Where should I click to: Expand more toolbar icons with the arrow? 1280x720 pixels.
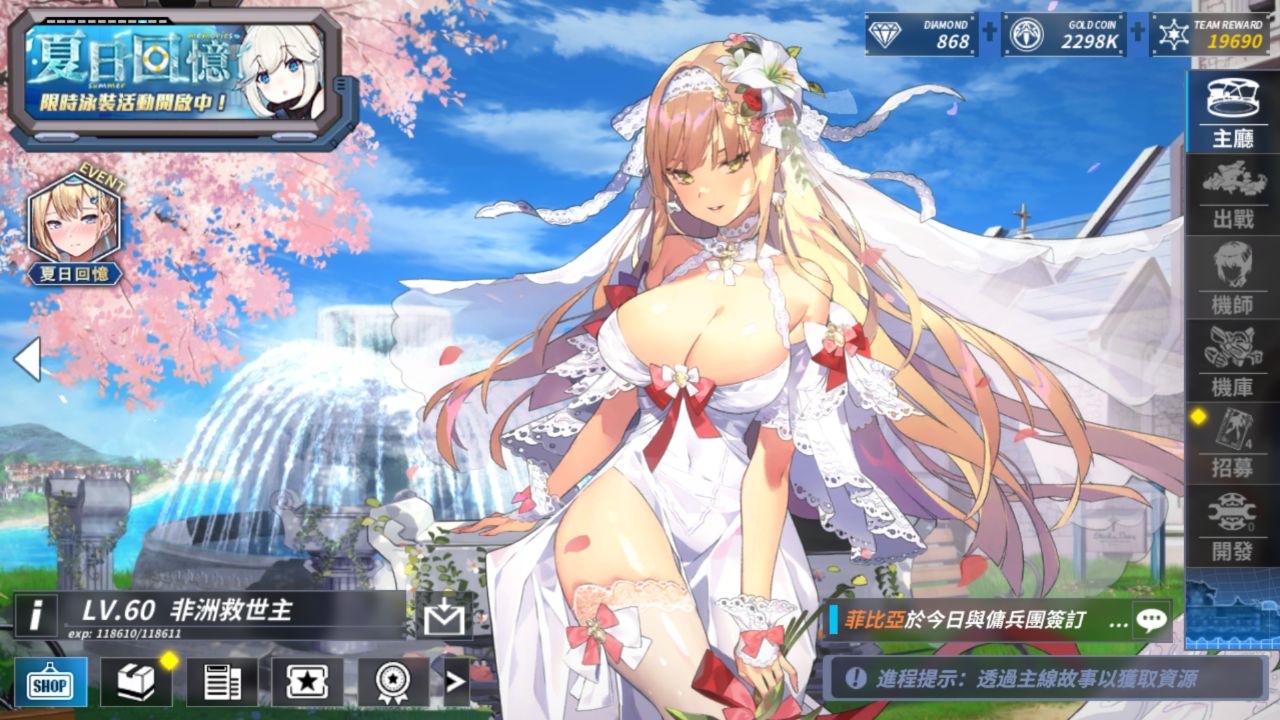click(456, 683)
